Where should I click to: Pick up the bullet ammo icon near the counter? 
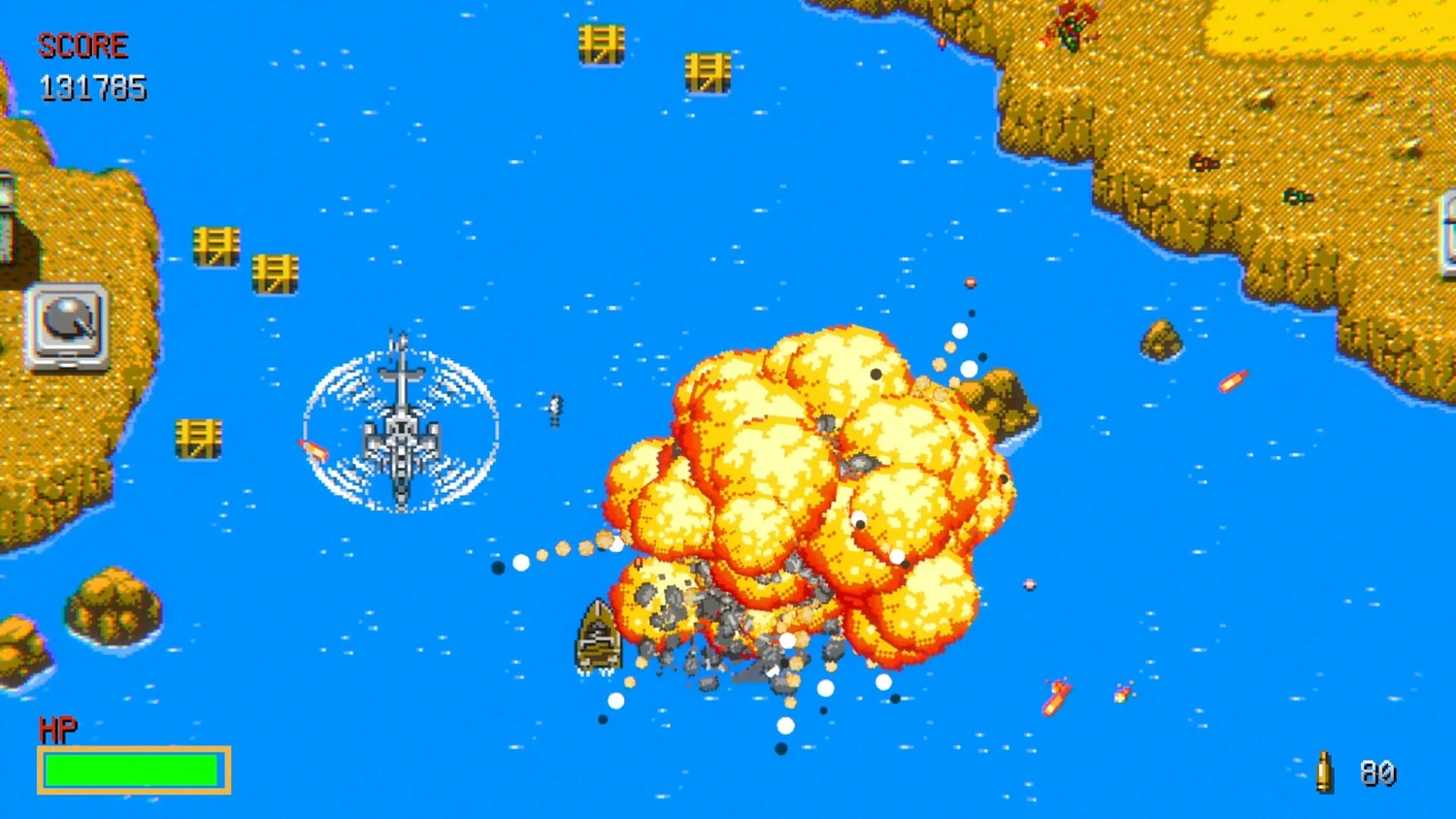(1326, 770)
